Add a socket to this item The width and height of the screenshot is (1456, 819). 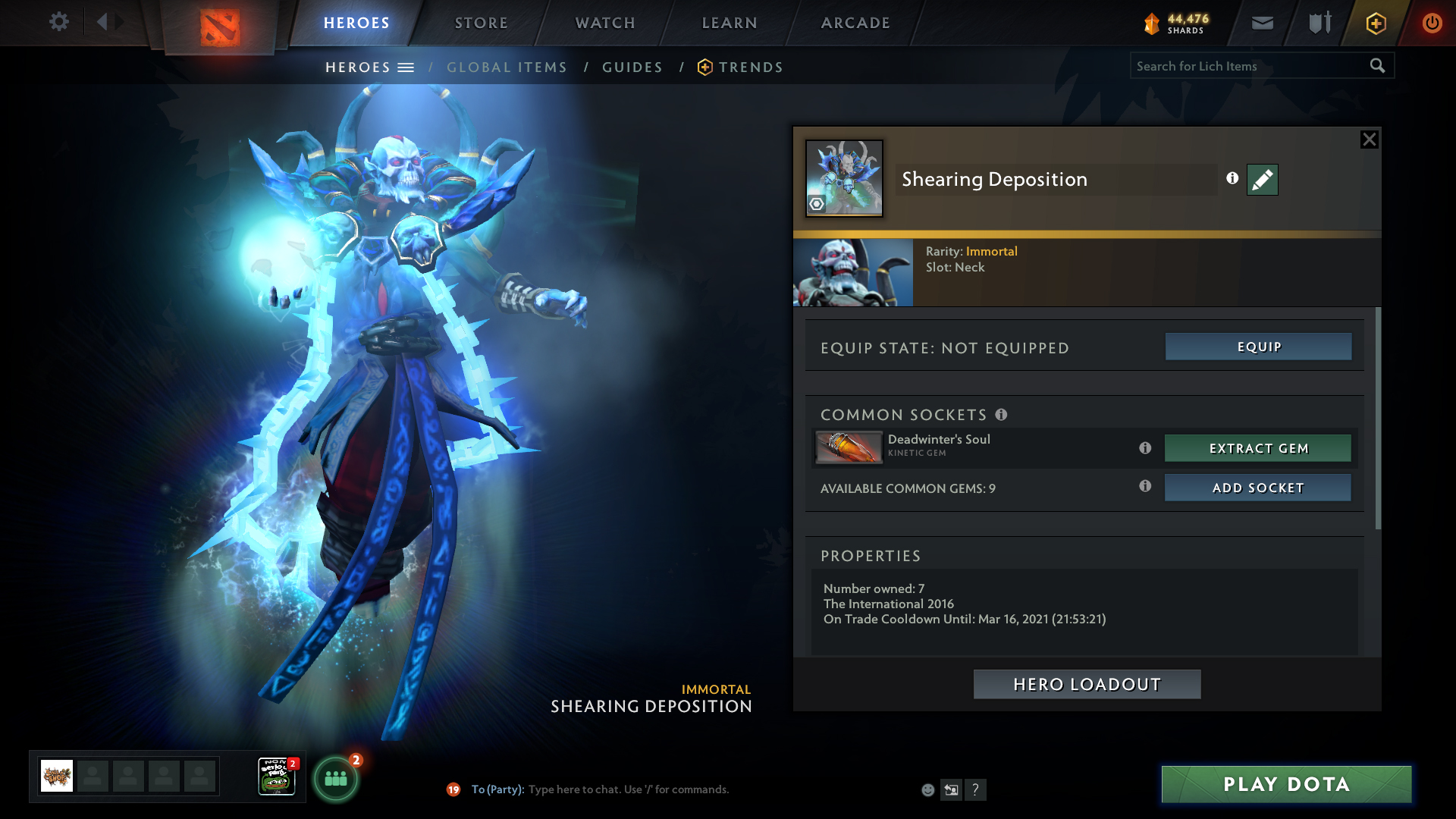click(1258, 488)
